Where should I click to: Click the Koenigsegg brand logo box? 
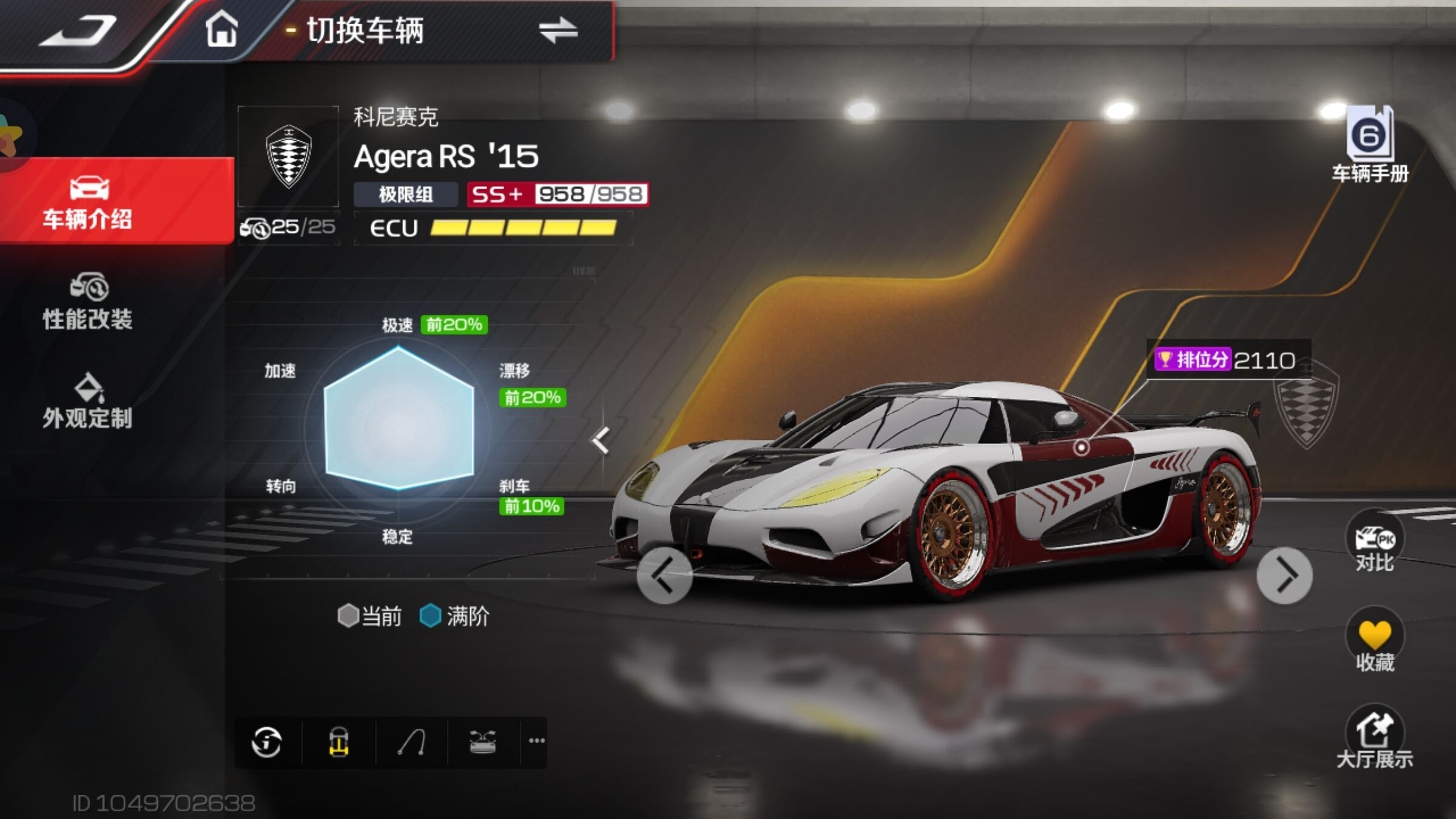288,157
